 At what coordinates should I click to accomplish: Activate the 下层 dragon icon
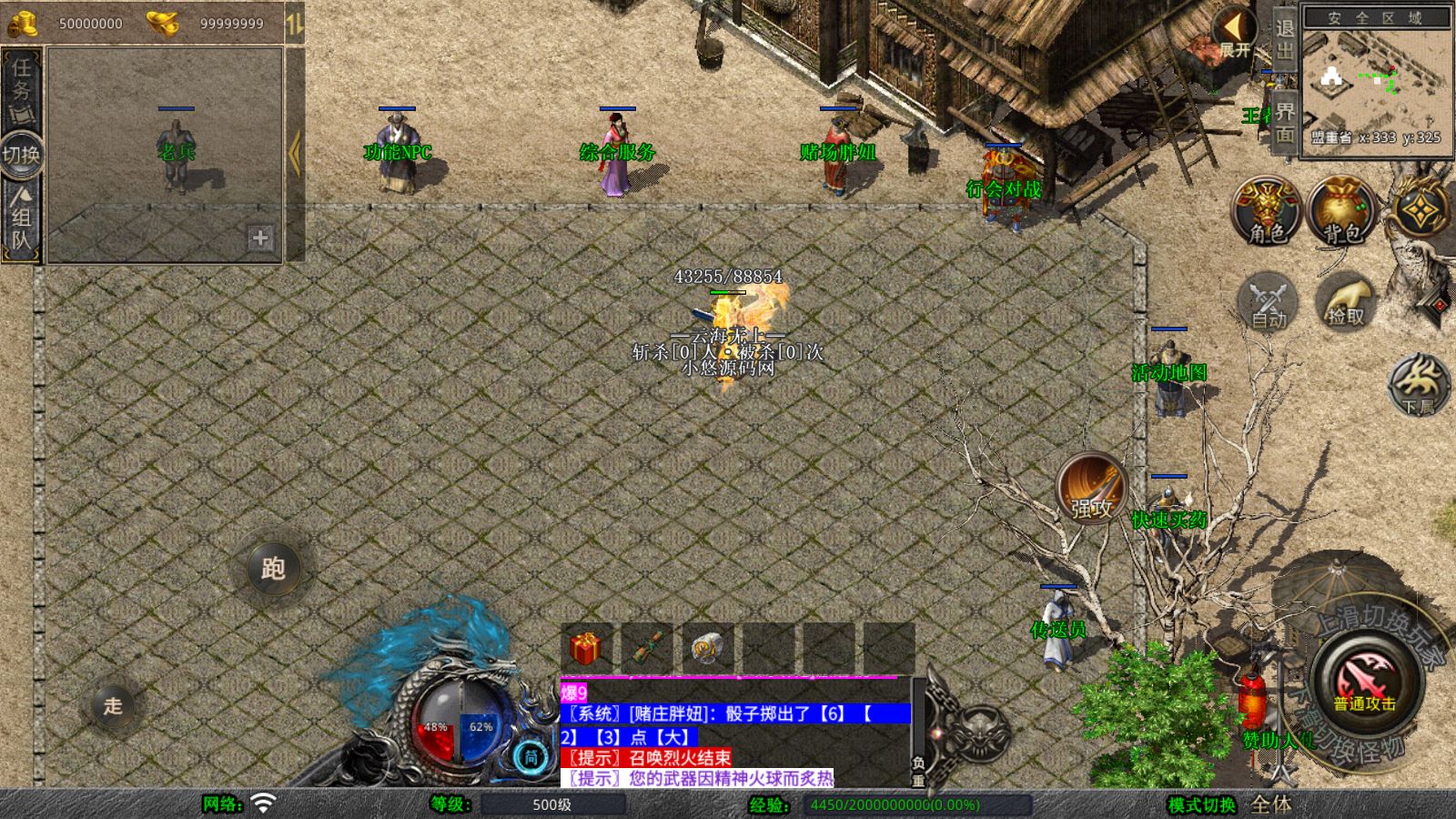pyautogui.click(x=1419, y=384)
